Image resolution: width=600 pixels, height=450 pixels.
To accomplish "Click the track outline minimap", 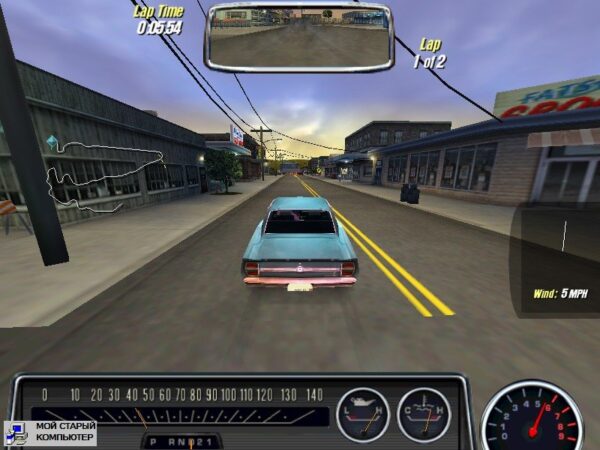I will [x=100, y=176].
